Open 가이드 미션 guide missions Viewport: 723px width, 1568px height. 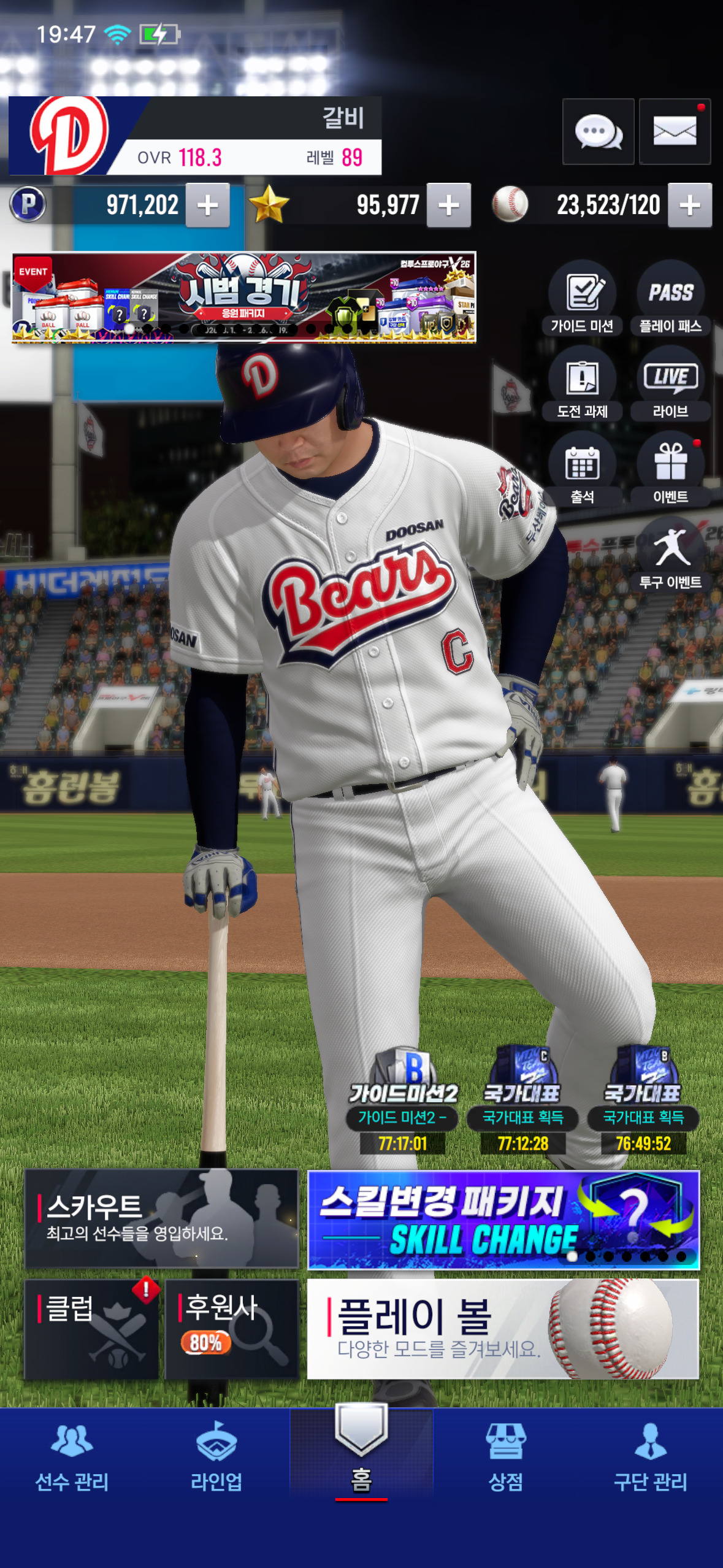point(582,299)
